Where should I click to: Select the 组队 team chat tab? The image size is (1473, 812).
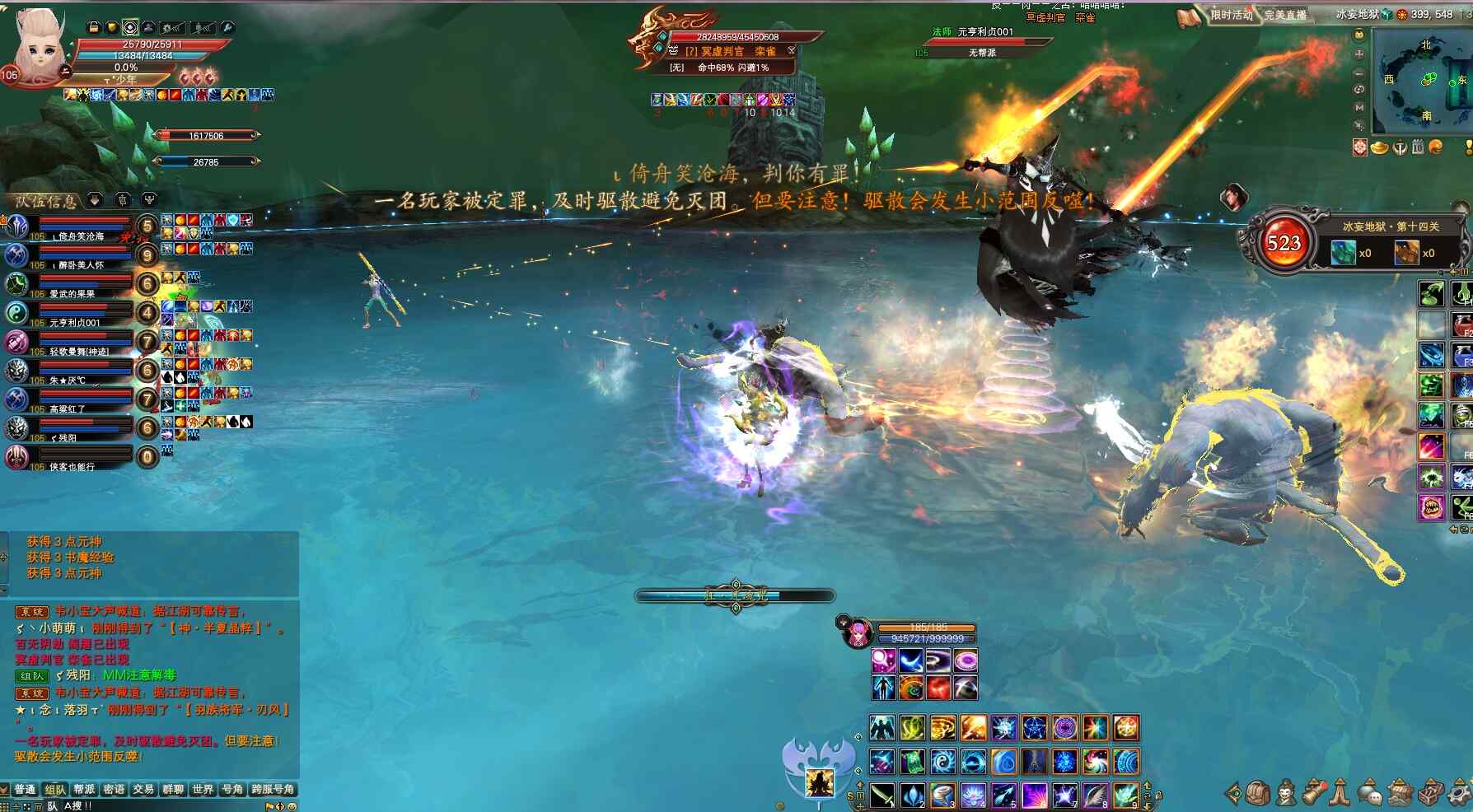[x=55, y=789]
